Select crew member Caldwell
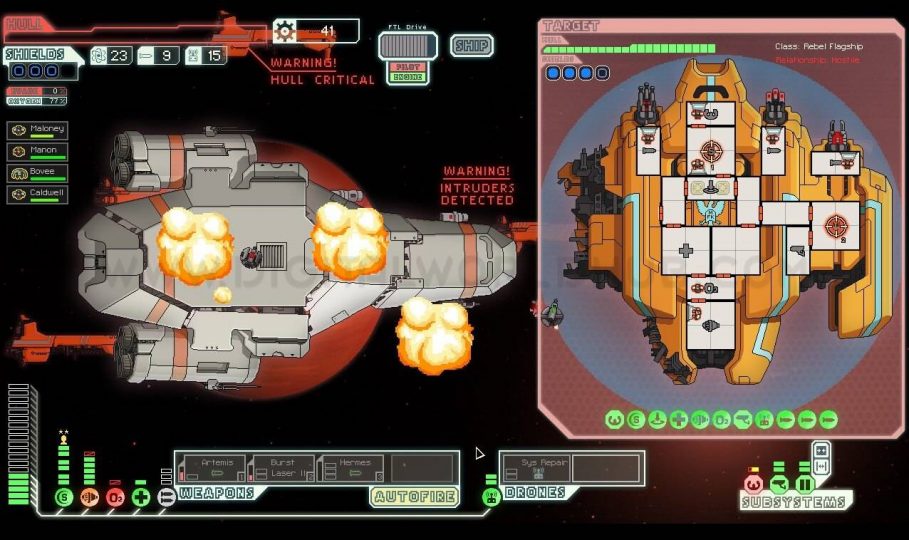 tap(38, 194)
